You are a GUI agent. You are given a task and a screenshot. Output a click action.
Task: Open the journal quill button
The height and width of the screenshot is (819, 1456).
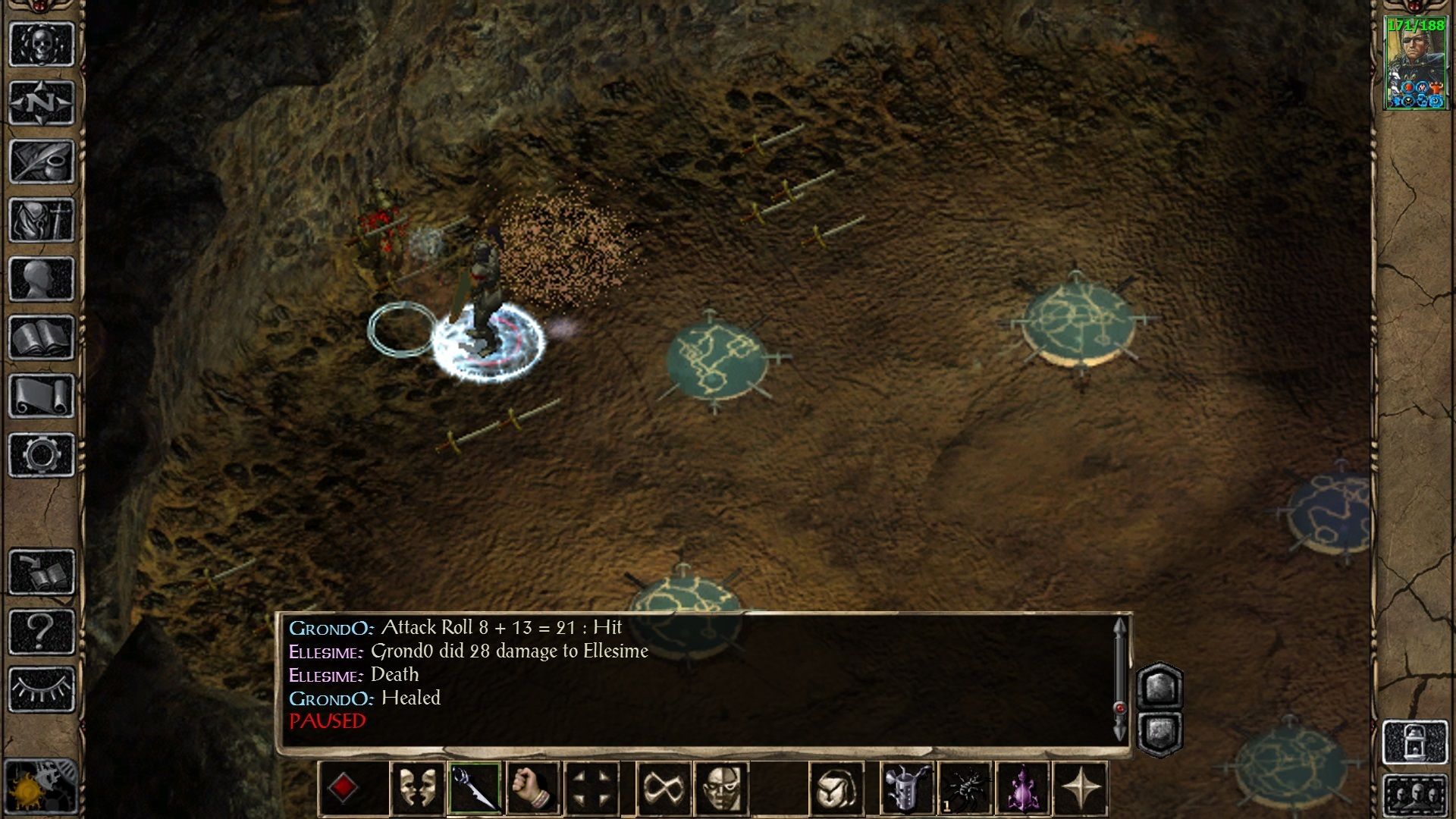(x=42, y=161)
